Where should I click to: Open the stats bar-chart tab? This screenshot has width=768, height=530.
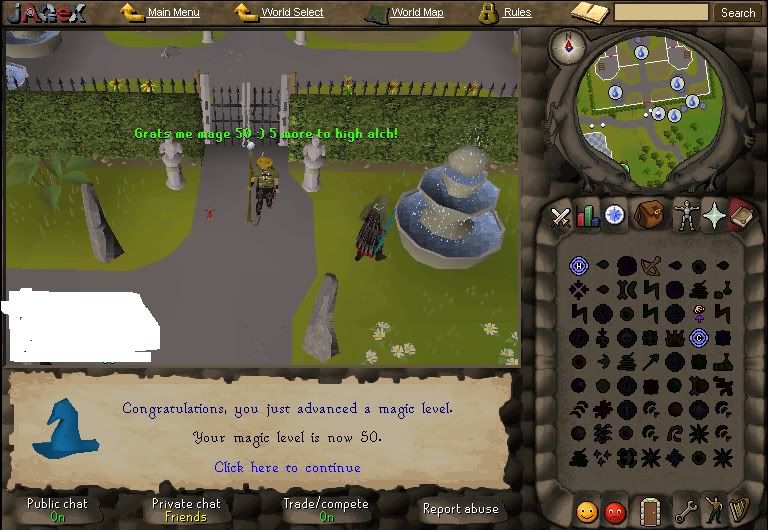(587, 216)
